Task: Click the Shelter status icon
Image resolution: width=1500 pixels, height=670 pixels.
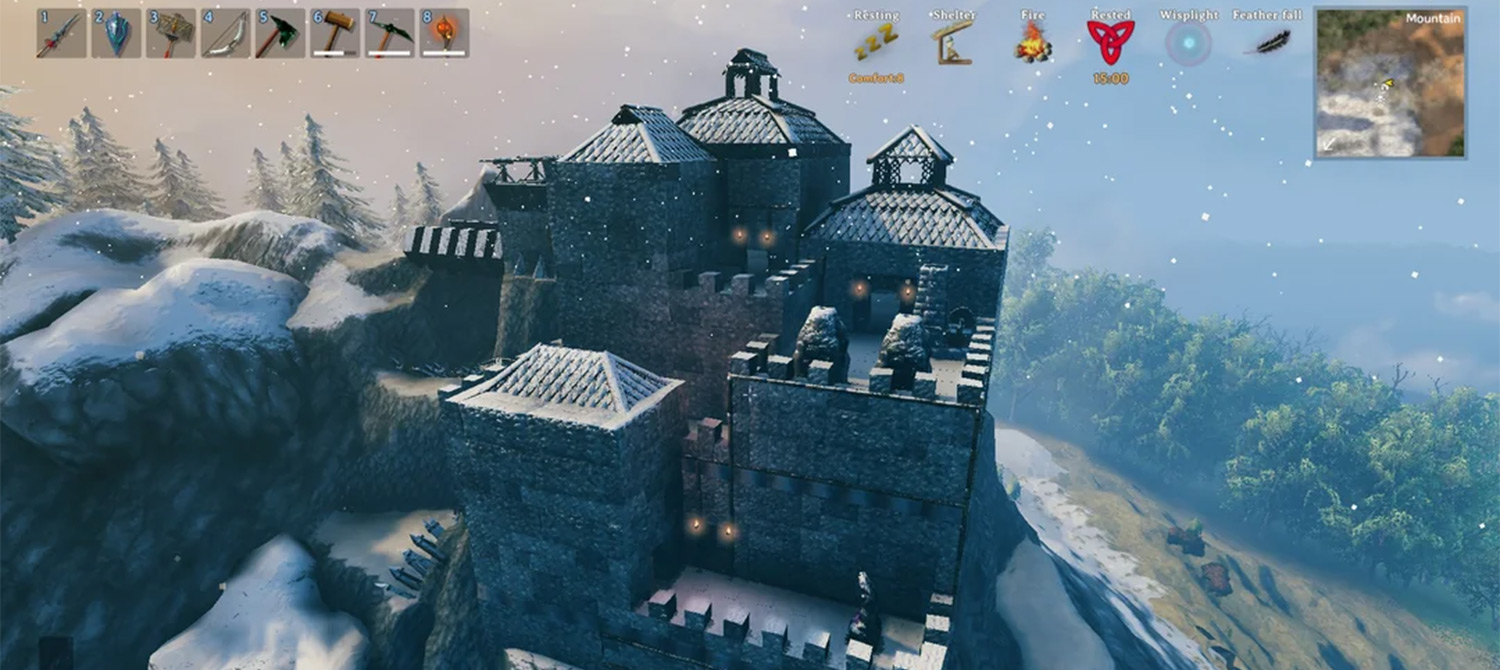Action: click(952, 43)
